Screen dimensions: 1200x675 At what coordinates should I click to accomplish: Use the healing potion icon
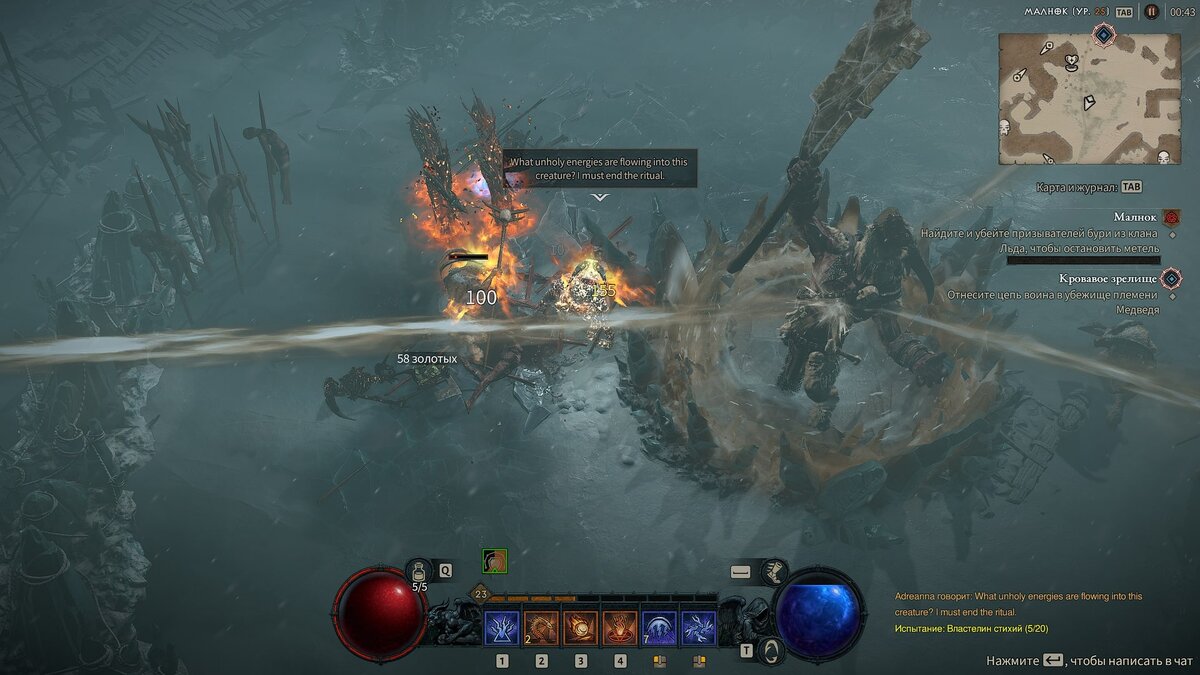click(419, 571)
